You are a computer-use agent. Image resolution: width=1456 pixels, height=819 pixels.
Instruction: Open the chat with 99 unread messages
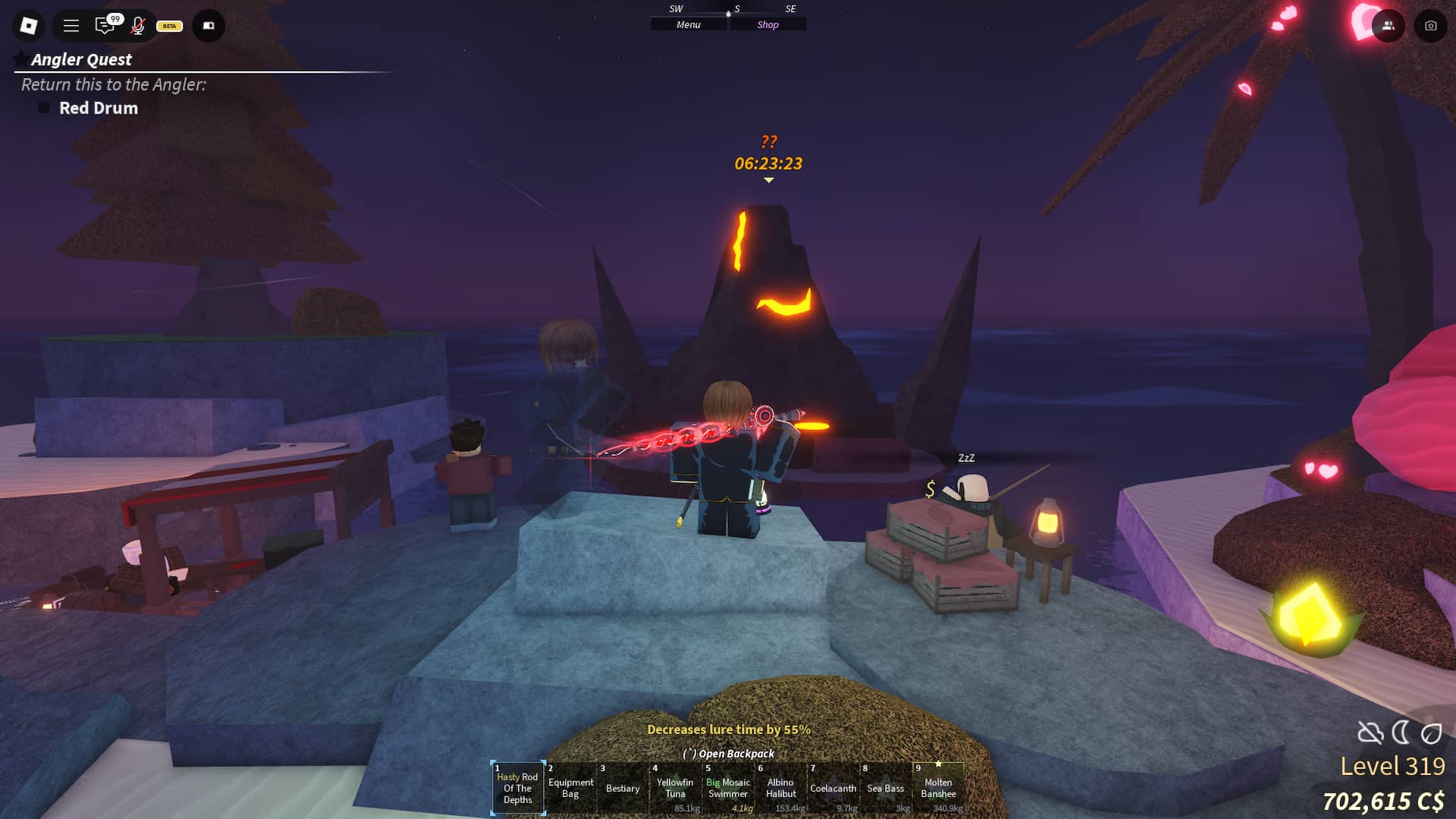pos(105,25)
